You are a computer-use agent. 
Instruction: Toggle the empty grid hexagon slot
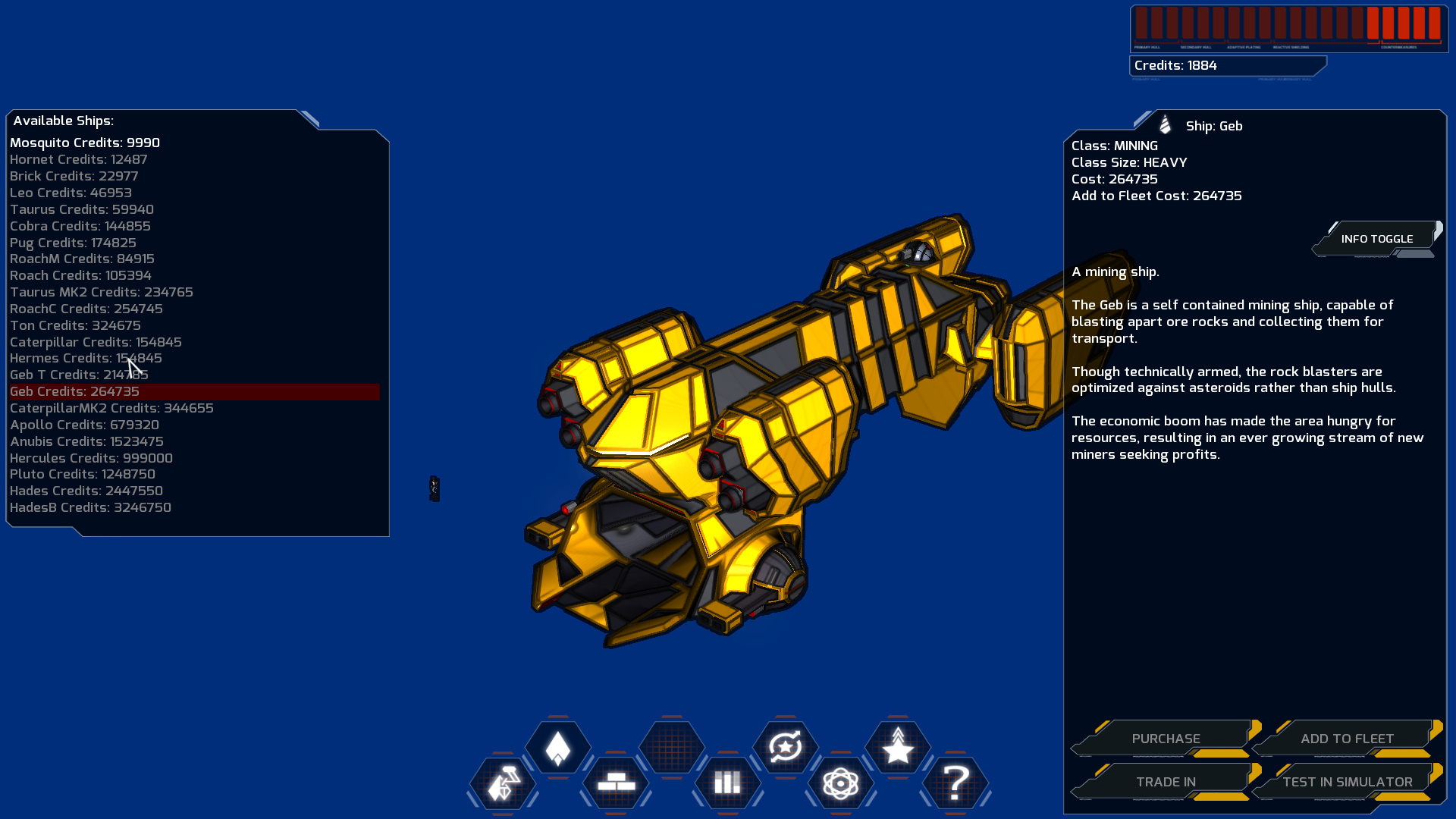[x=670, y=748]
